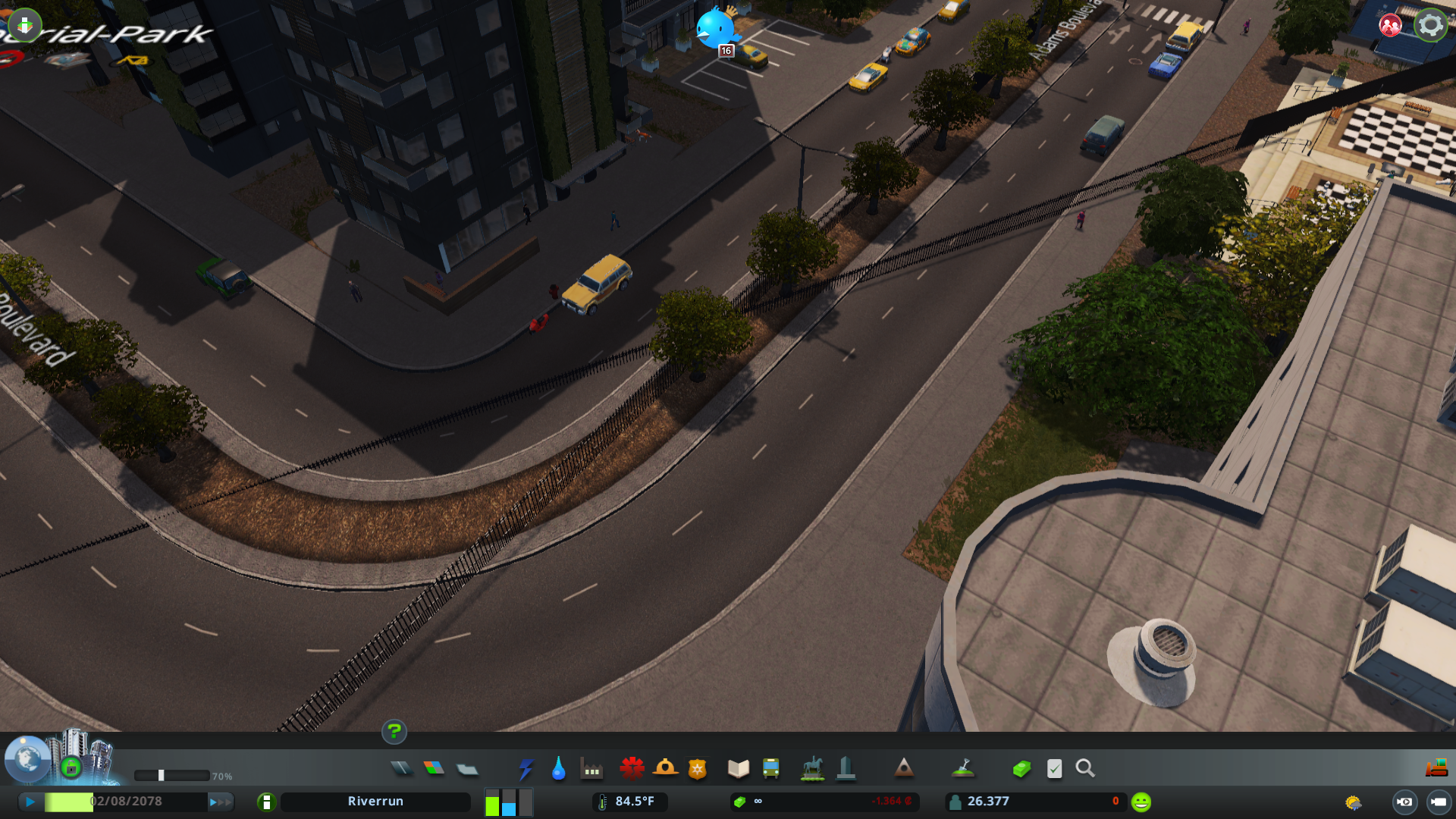Screen dimensions: 1456x819
Task: Select the Water and Sewage tool
Action: [x=559, y=768]
